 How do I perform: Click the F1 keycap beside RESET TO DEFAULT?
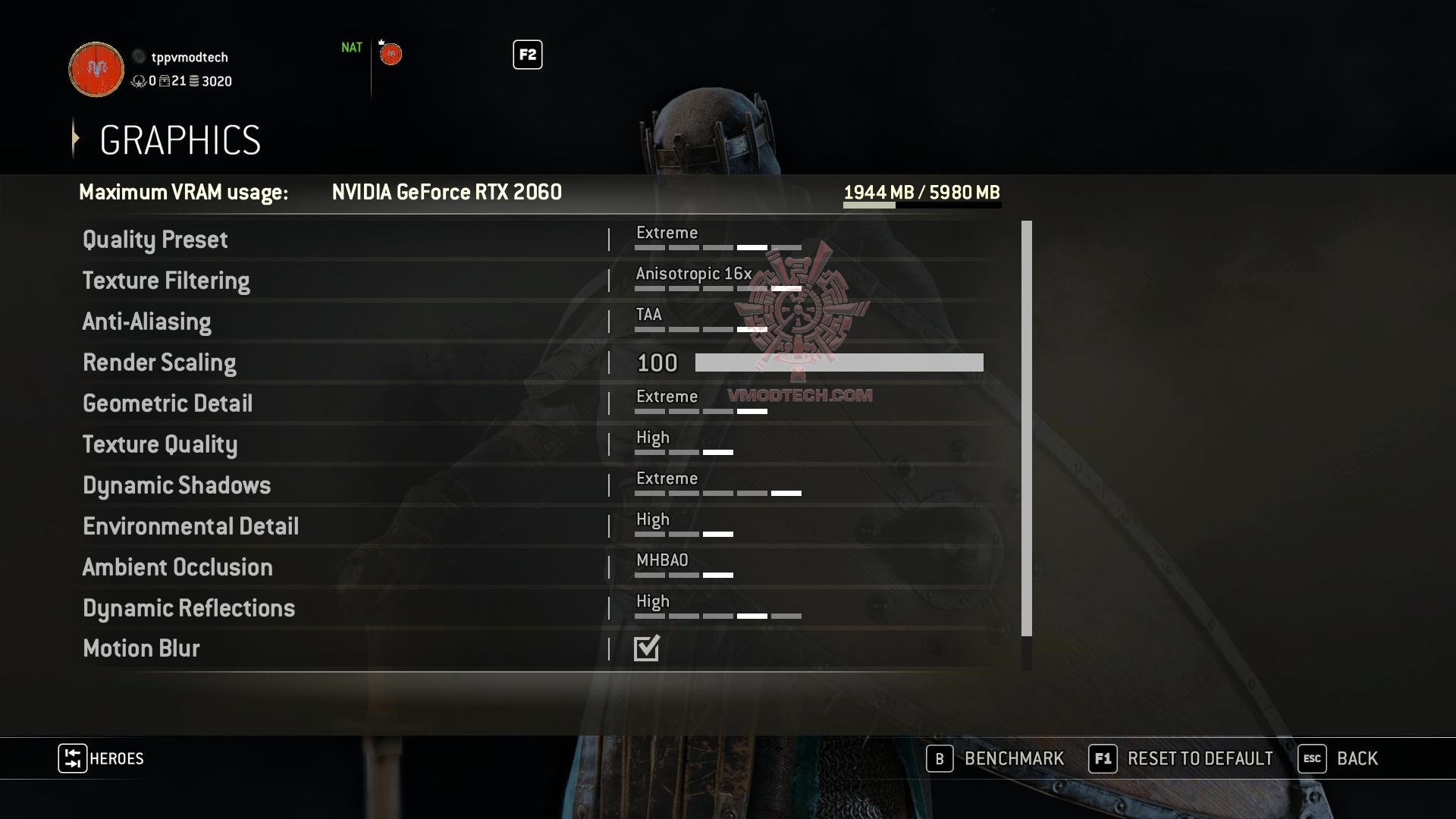click(x=1102, y=758)
